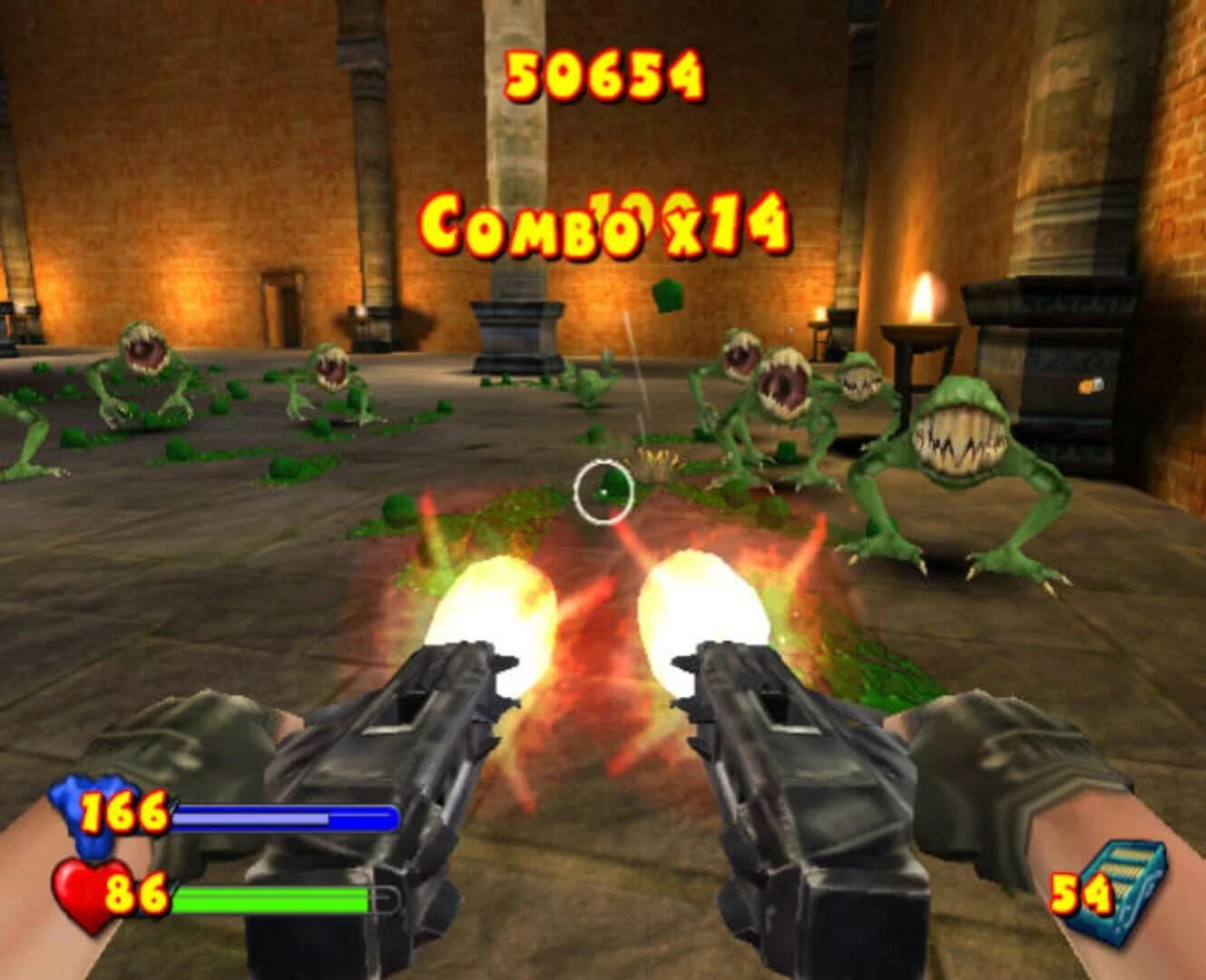The width and height of the screenshot is (1206, 980).
Task: Click the left pistol's muzzle flash
Action: click(x=495, y=608)
